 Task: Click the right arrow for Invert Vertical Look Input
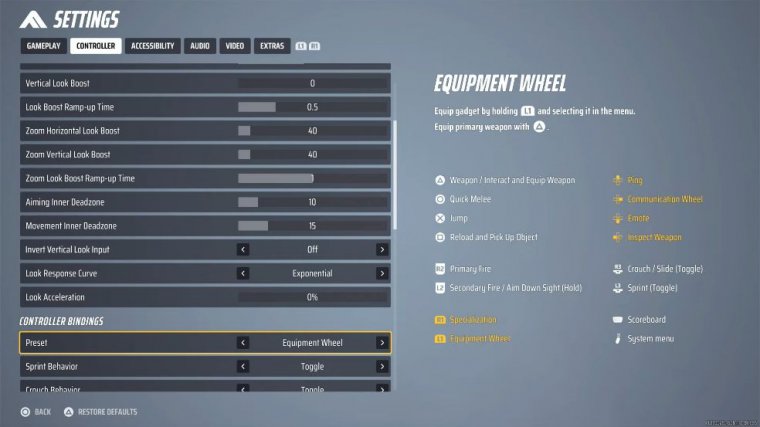[381, 250]
